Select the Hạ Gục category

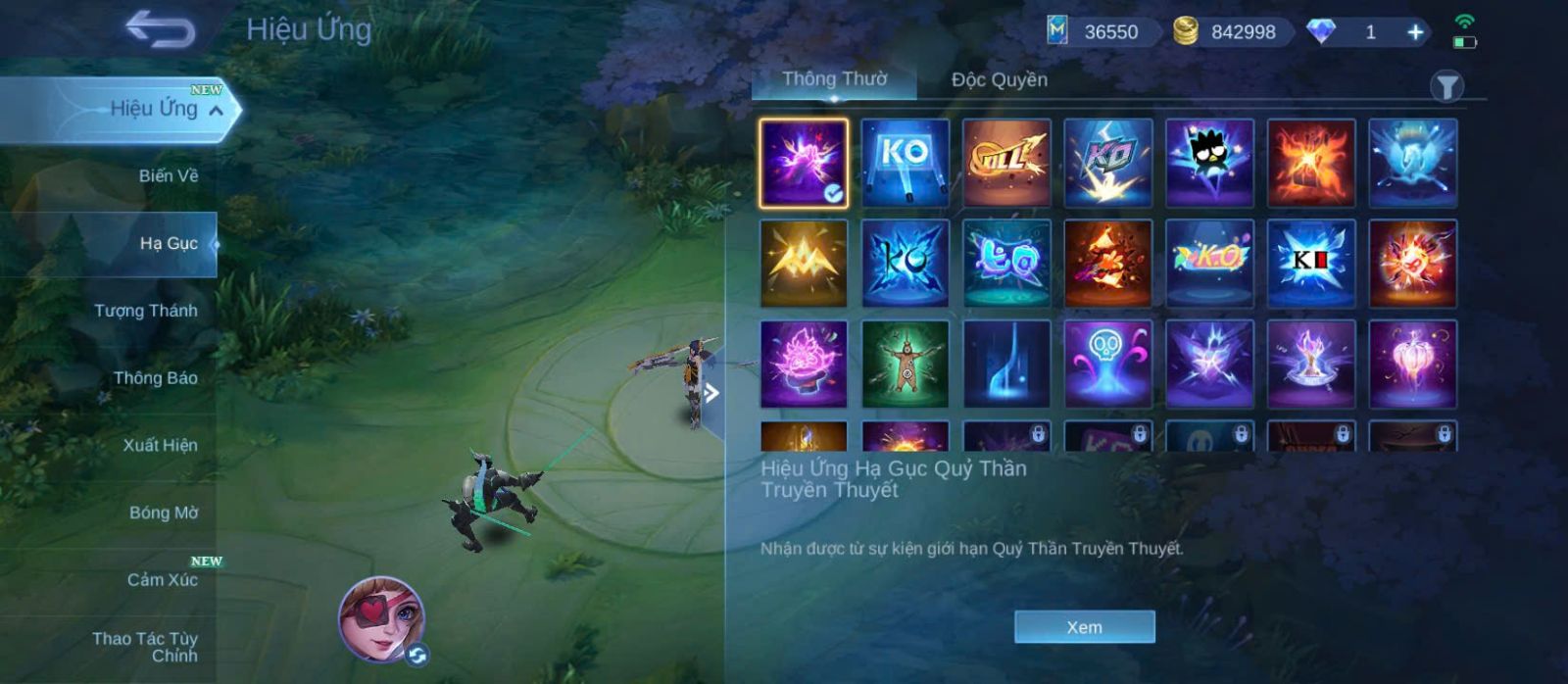pos(168,243)
